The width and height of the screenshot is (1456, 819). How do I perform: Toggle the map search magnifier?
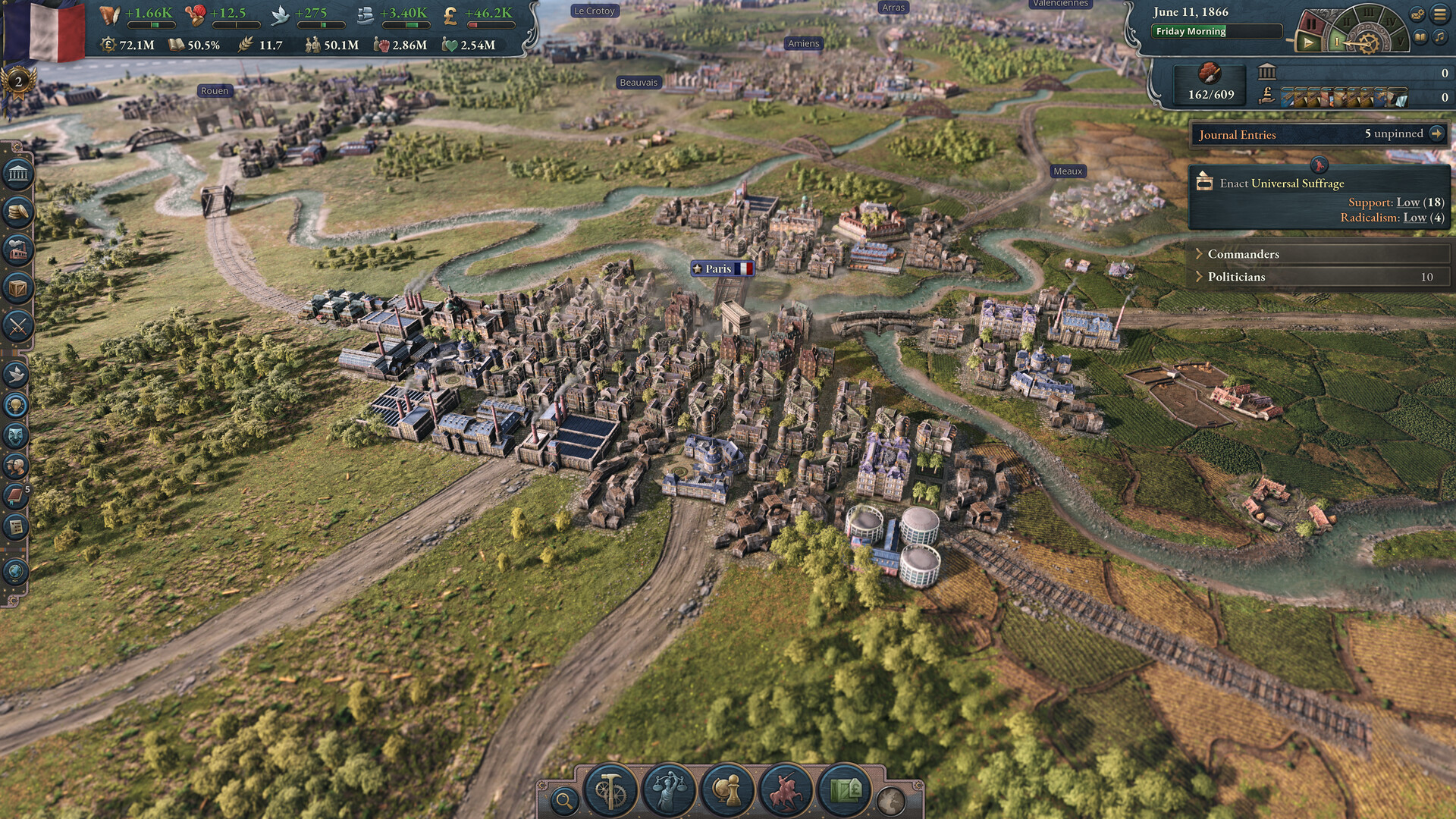(565, 800)
